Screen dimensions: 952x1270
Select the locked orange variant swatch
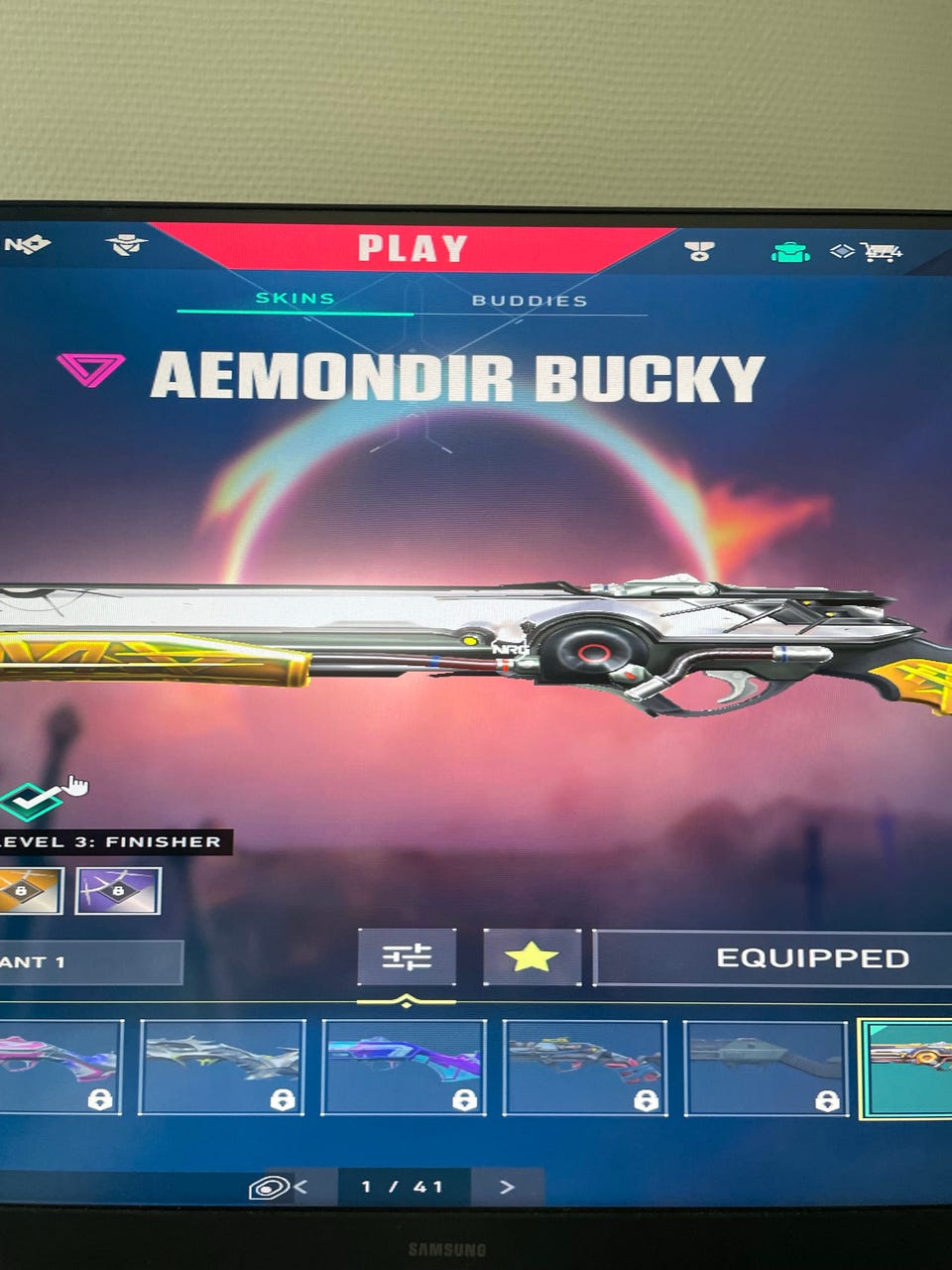tap(28, 891)
